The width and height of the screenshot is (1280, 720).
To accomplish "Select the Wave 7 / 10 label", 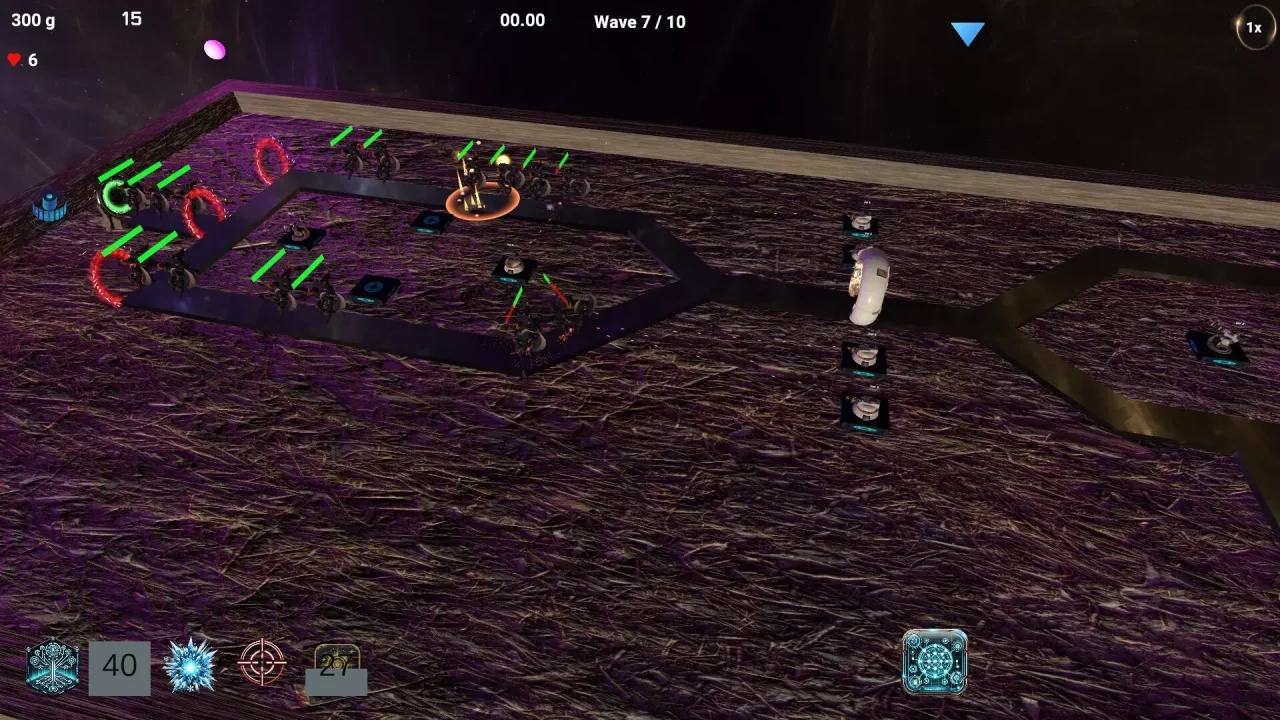I will pyautogui.click(x=640, y=21).
